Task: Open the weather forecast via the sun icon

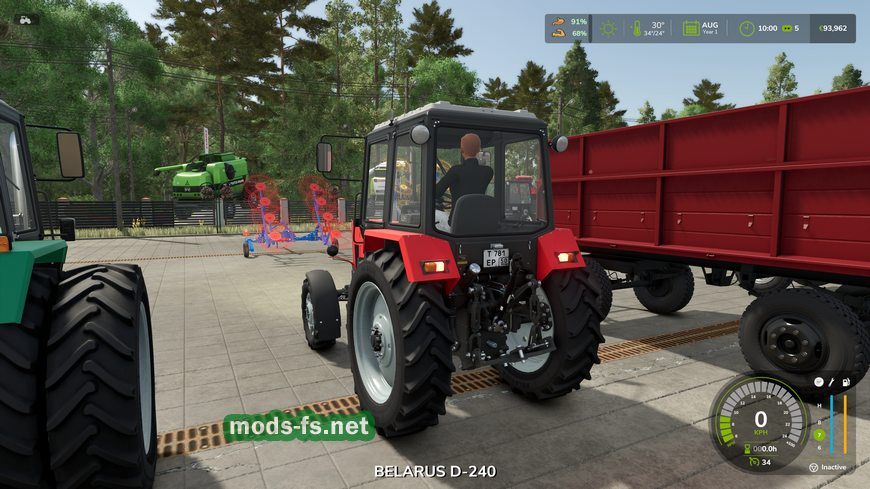Action: pos(607,28)
